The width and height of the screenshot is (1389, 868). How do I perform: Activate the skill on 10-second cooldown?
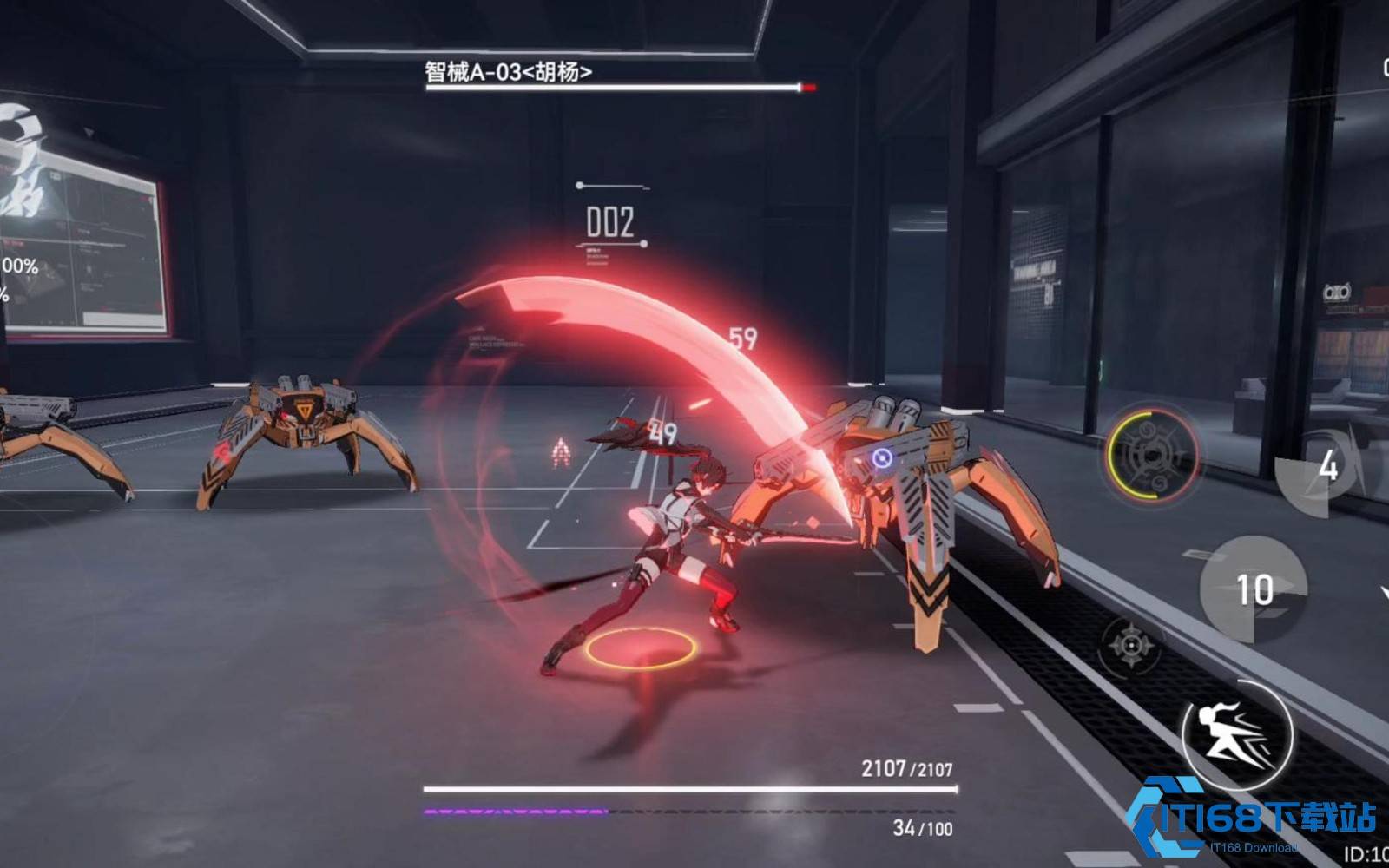click(1254, 589)
